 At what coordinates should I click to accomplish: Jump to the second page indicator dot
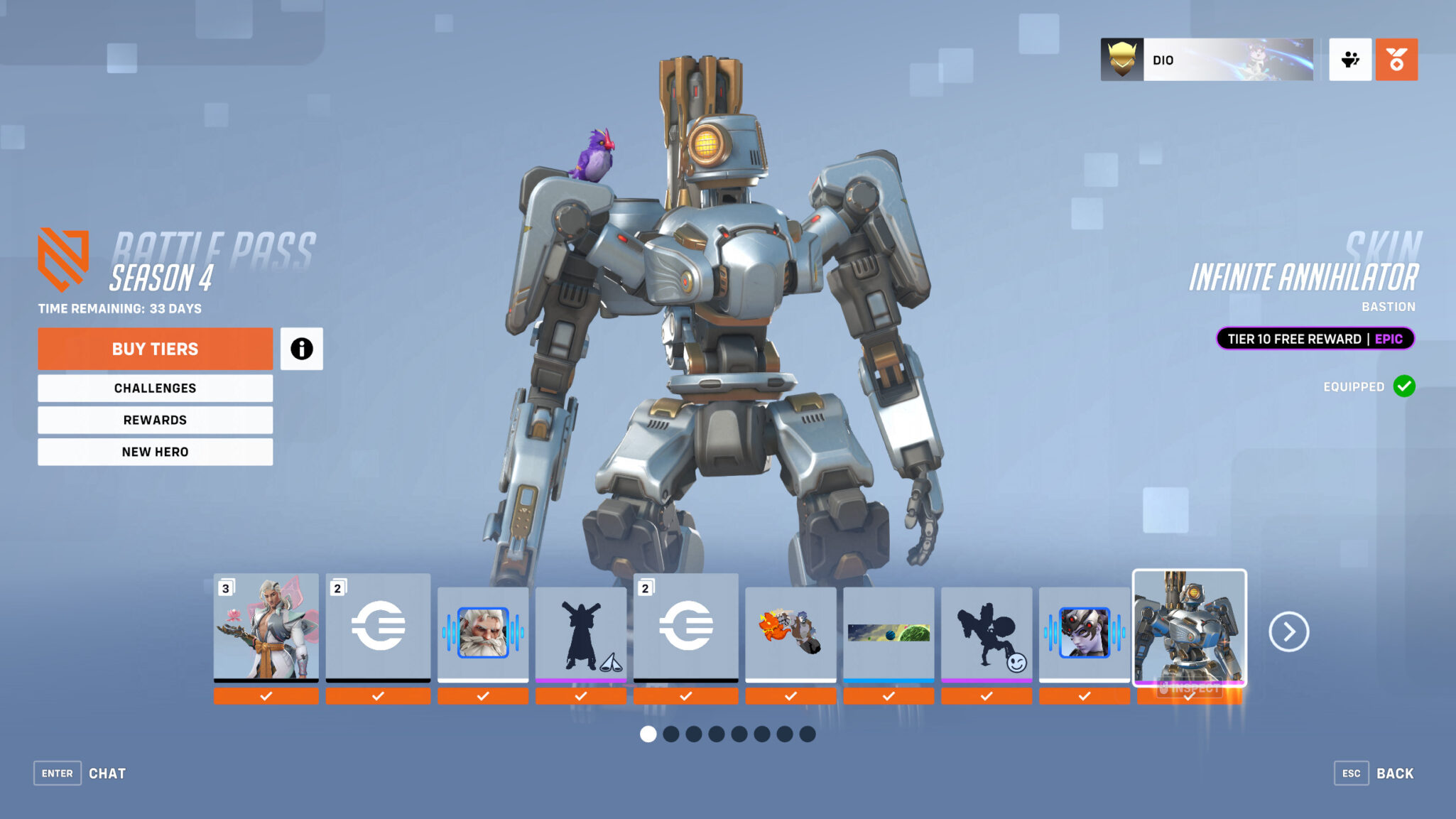[x=671, y=735]
